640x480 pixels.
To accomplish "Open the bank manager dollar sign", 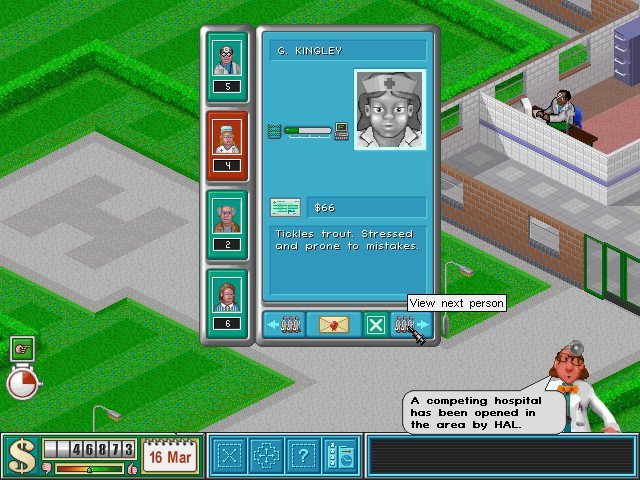I will pyautogui.click(x=20, y=456).
